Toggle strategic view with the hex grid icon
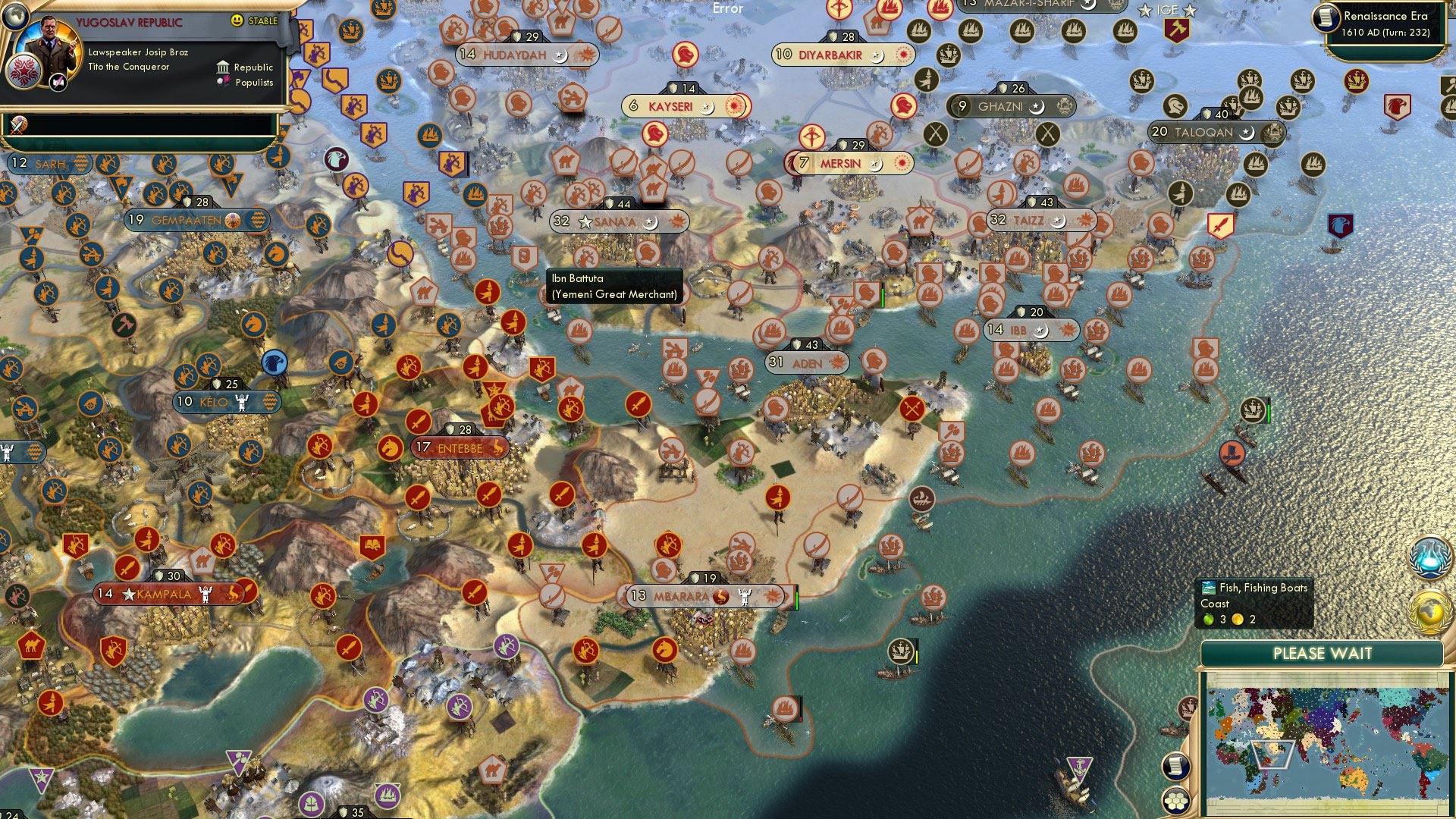 coord(1176,801)
